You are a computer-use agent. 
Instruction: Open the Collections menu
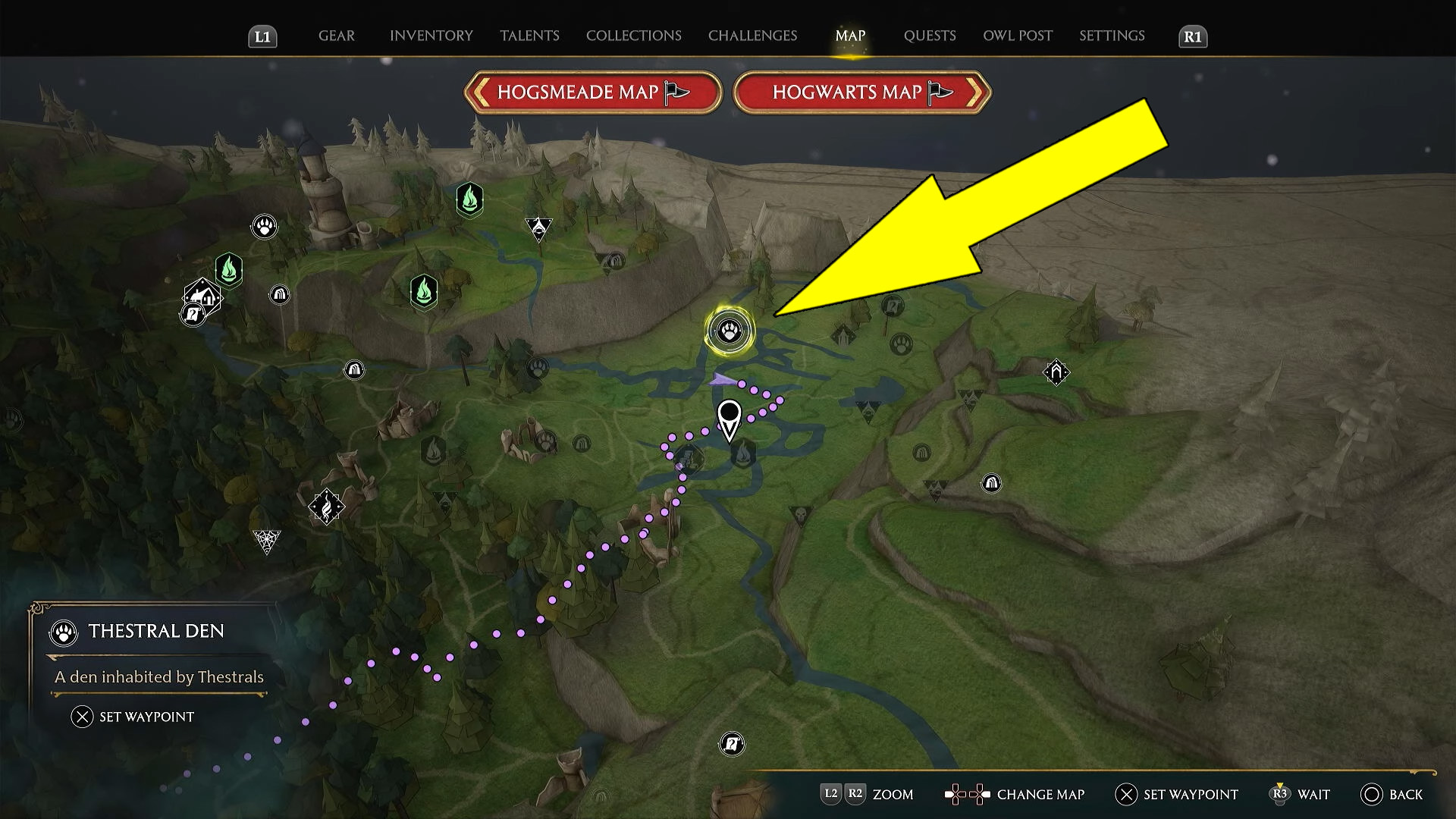[x=633, y=35]
